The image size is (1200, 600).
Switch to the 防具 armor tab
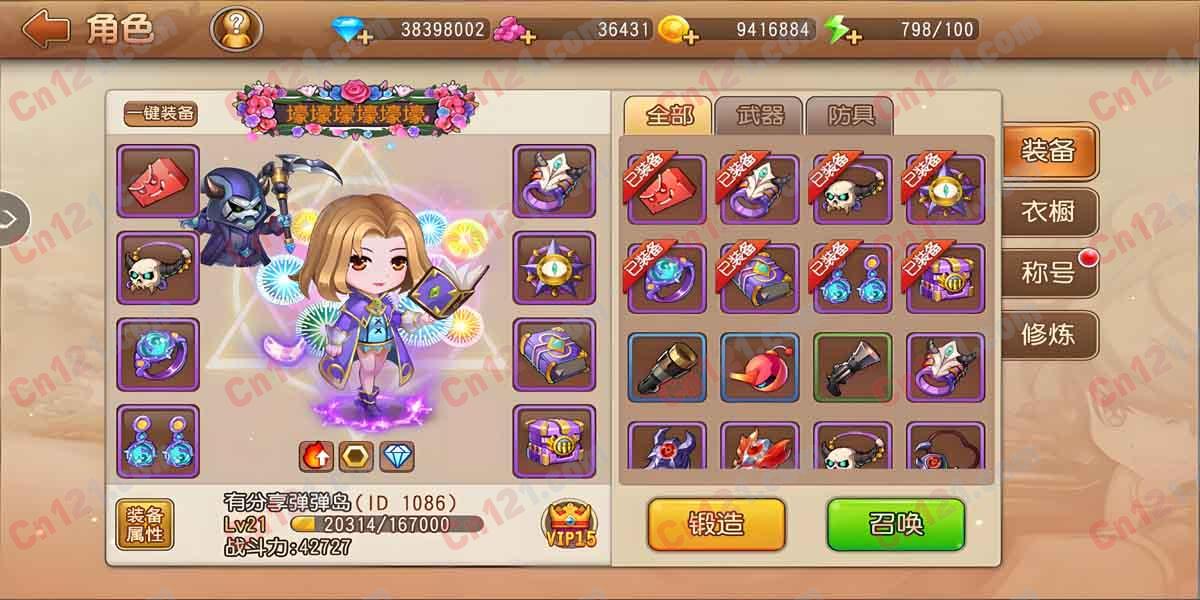point(851,116)
